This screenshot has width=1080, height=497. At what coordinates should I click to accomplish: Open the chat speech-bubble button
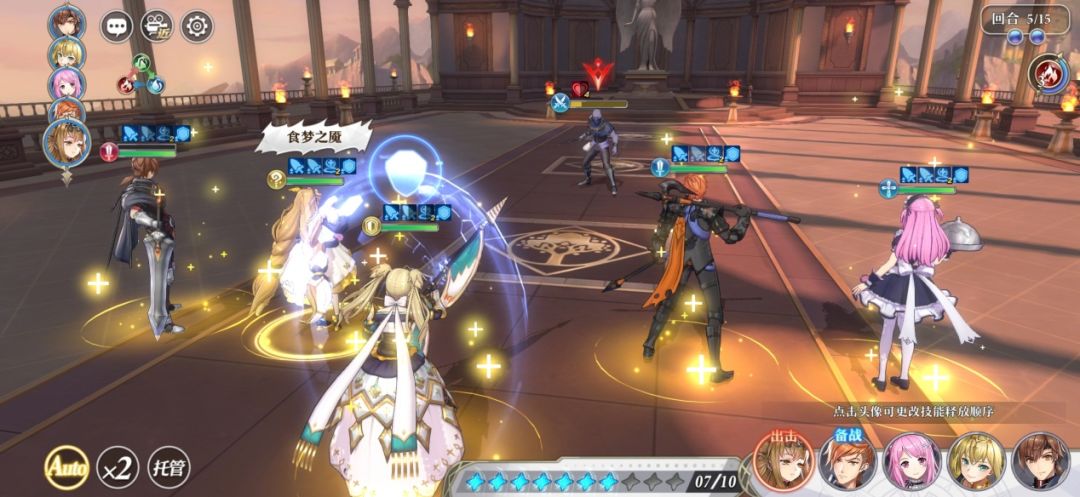tap(117, 26)
